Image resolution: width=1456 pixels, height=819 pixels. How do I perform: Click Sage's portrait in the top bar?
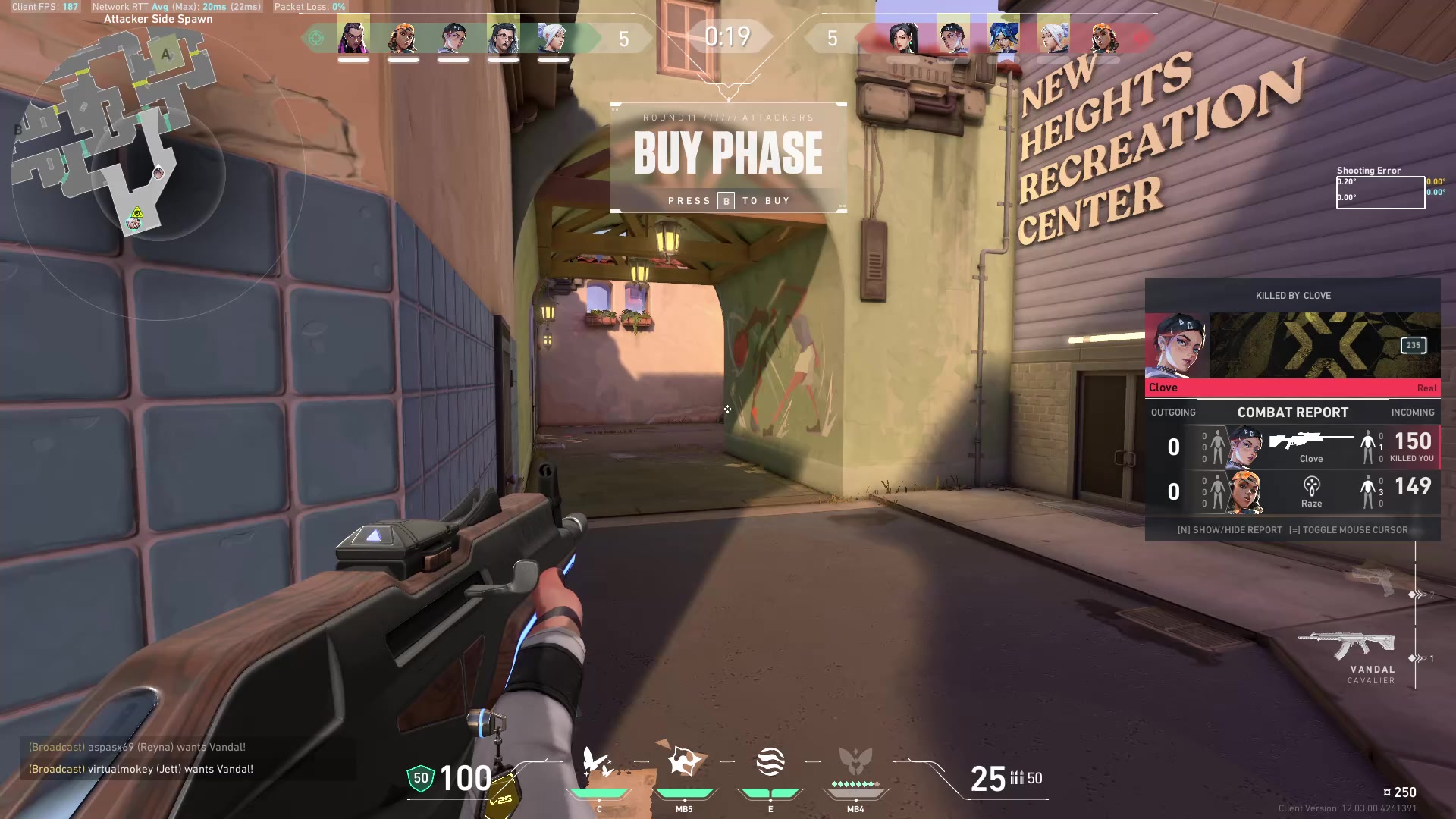903,37
